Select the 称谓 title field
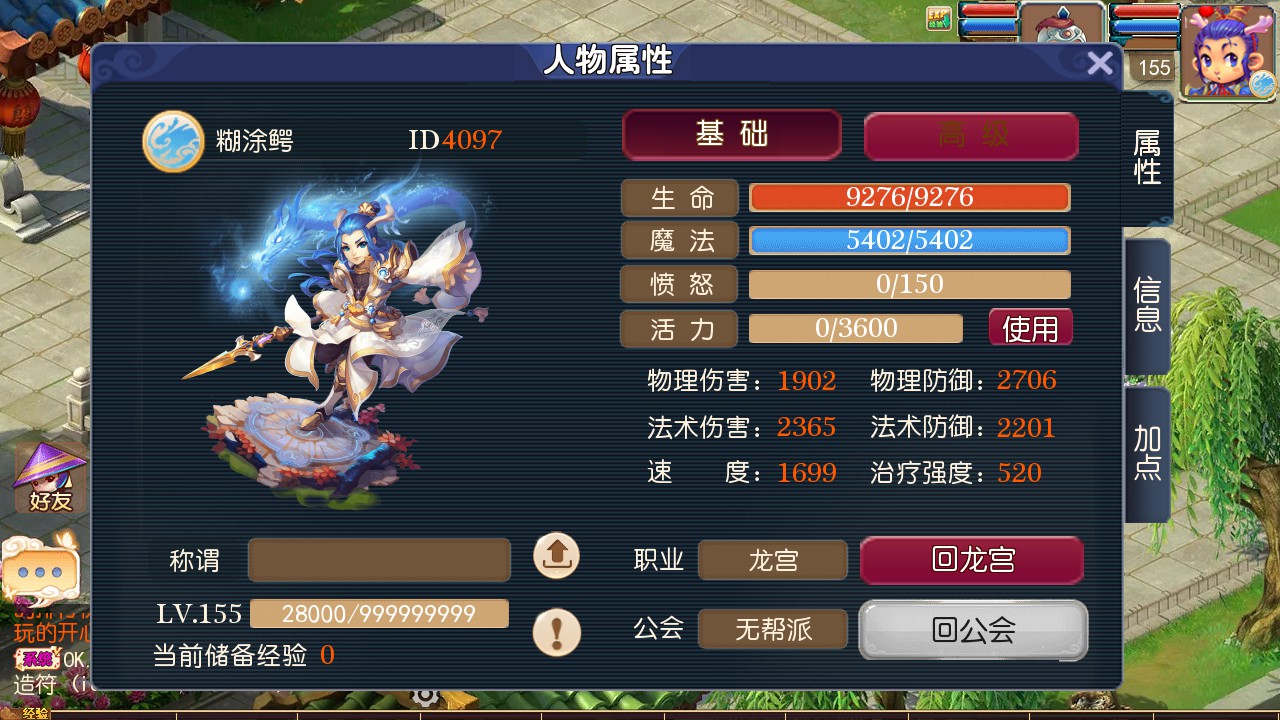 tap(379, 560)
